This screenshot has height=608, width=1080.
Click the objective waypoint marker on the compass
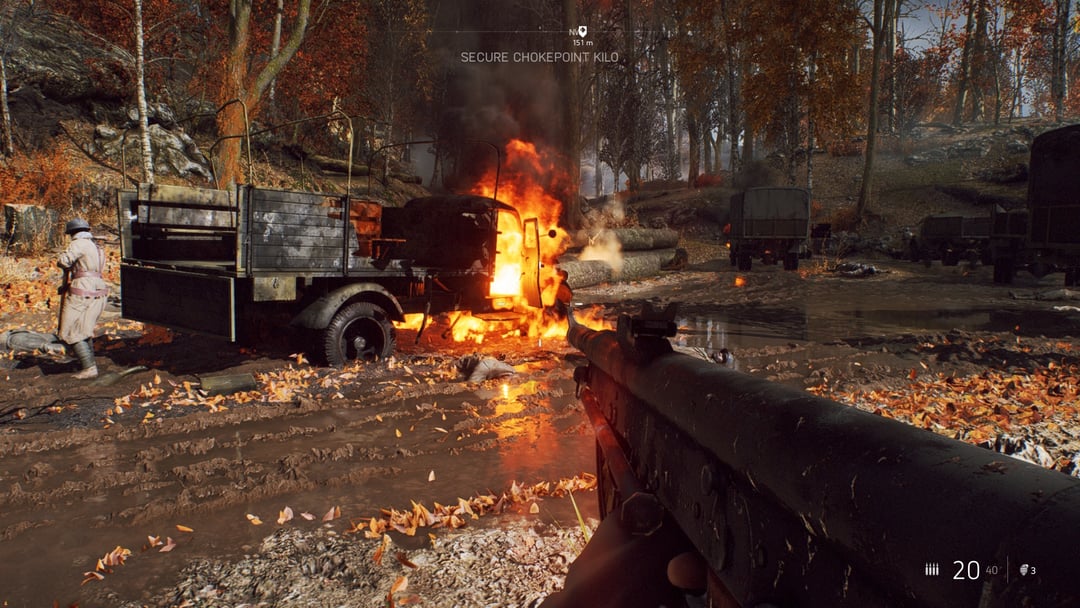[x=582, y=32]
